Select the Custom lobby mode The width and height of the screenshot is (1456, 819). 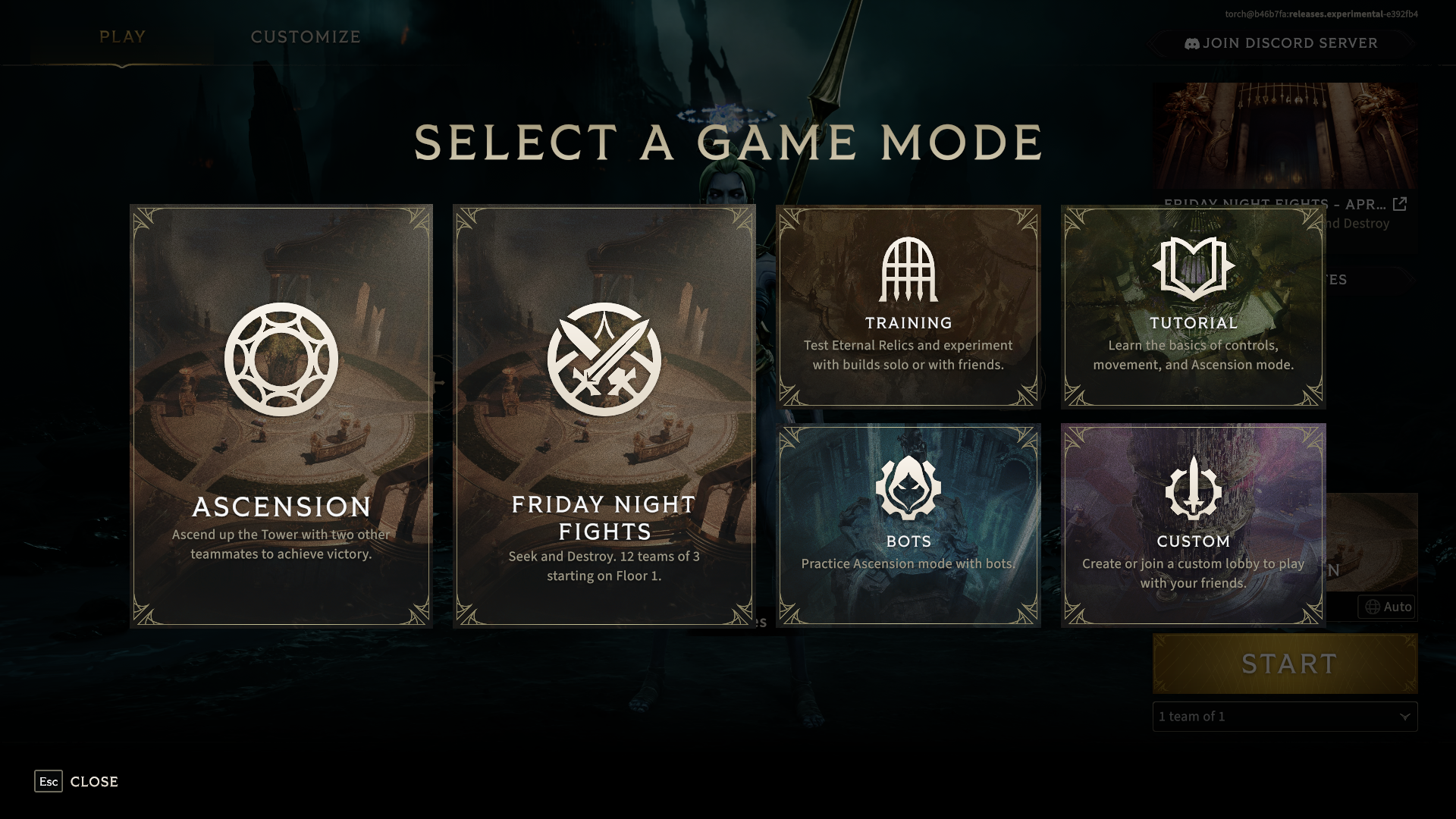(x=1193, y=525)
